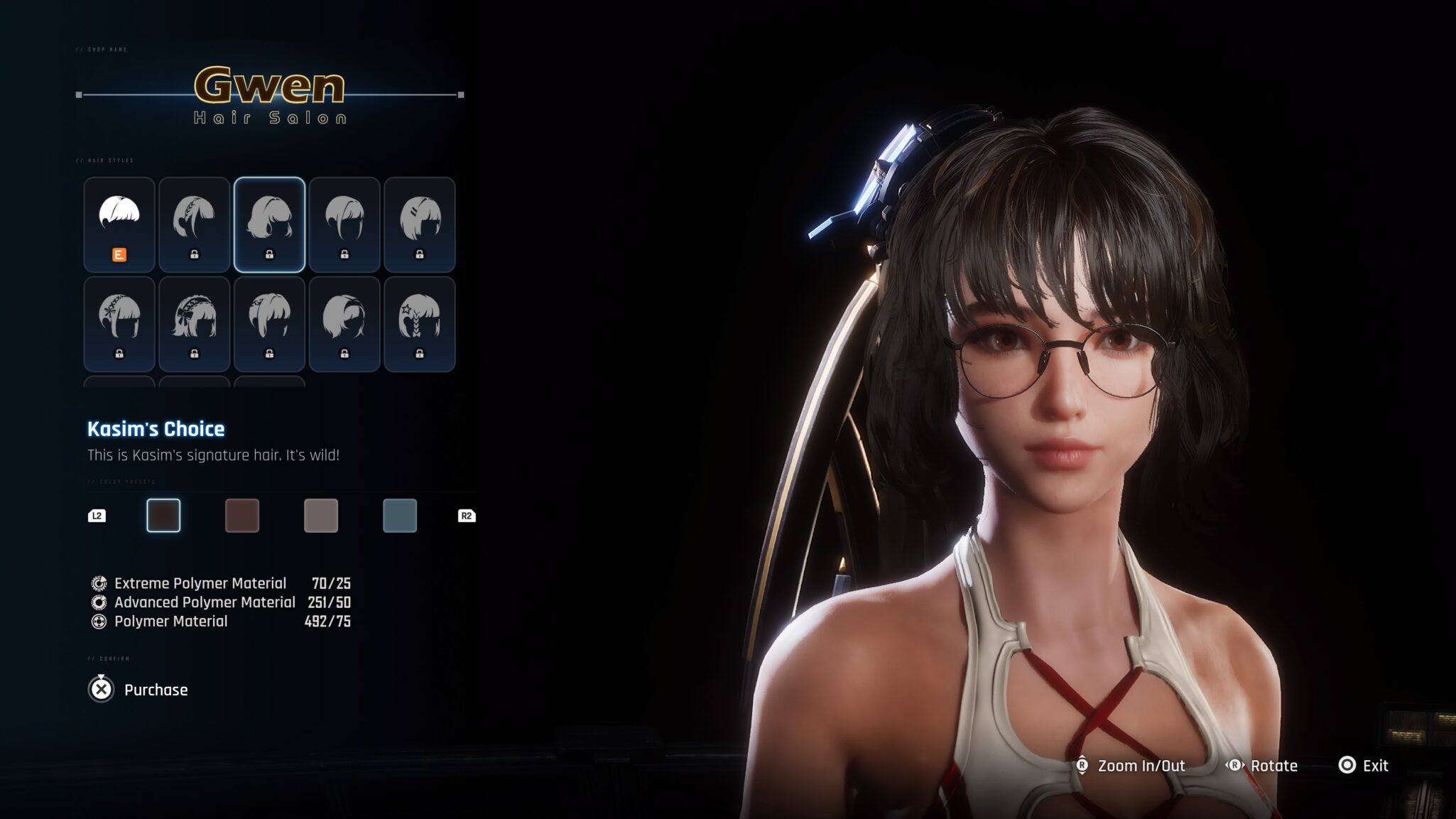Select the hairstyle with bow and headband

coord(194,324)
